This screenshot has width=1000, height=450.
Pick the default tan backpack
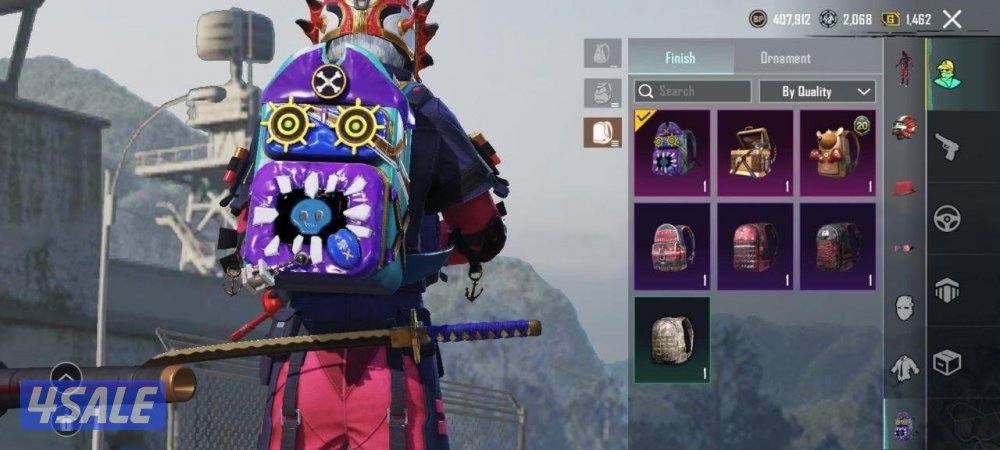pyautogui.click(x=672, y=339)
